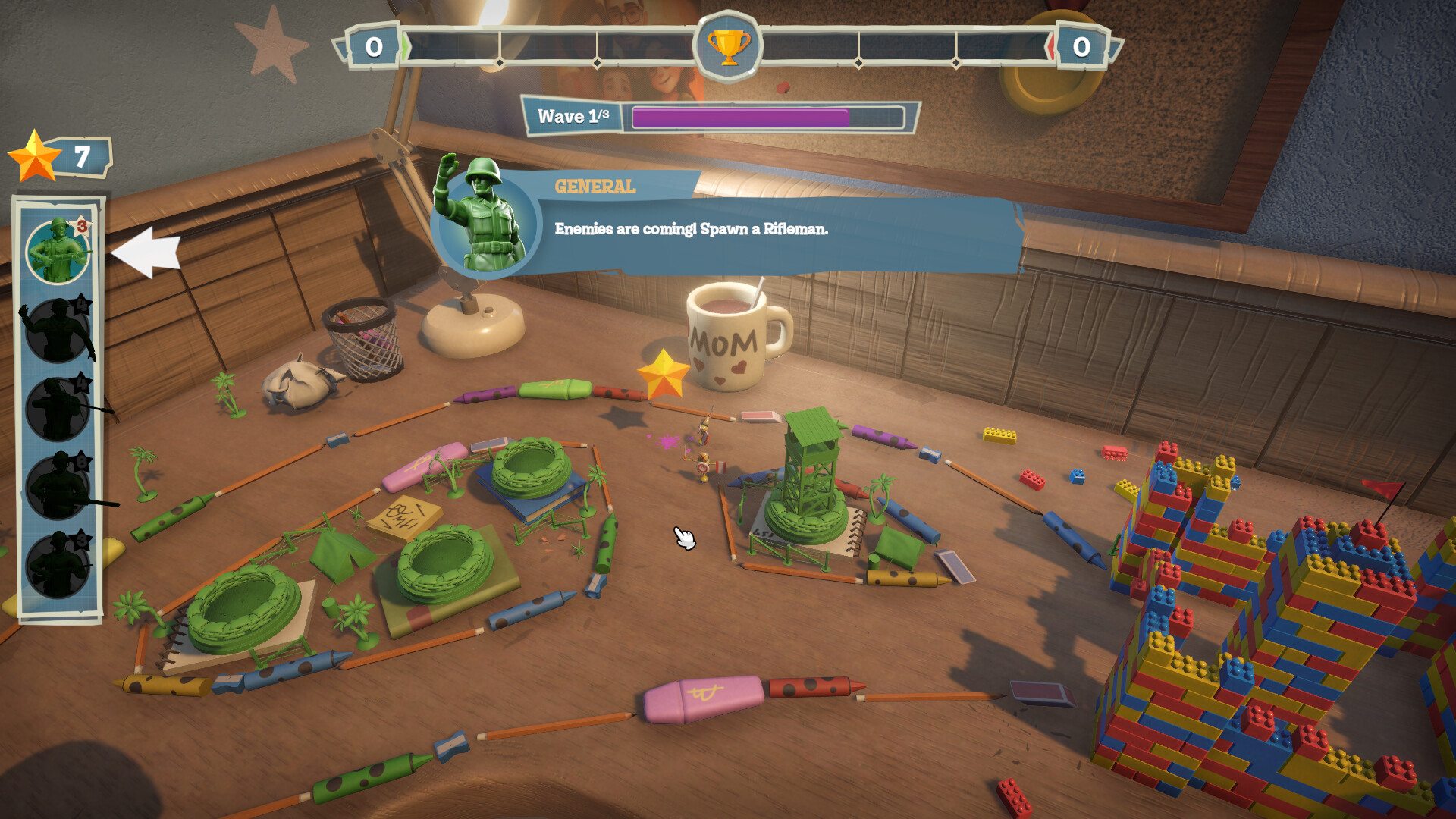This screenshot has width=1456, height=819.
Task: Click the locked machine gunner costing 6 stars
Action: tap(57, 489)
